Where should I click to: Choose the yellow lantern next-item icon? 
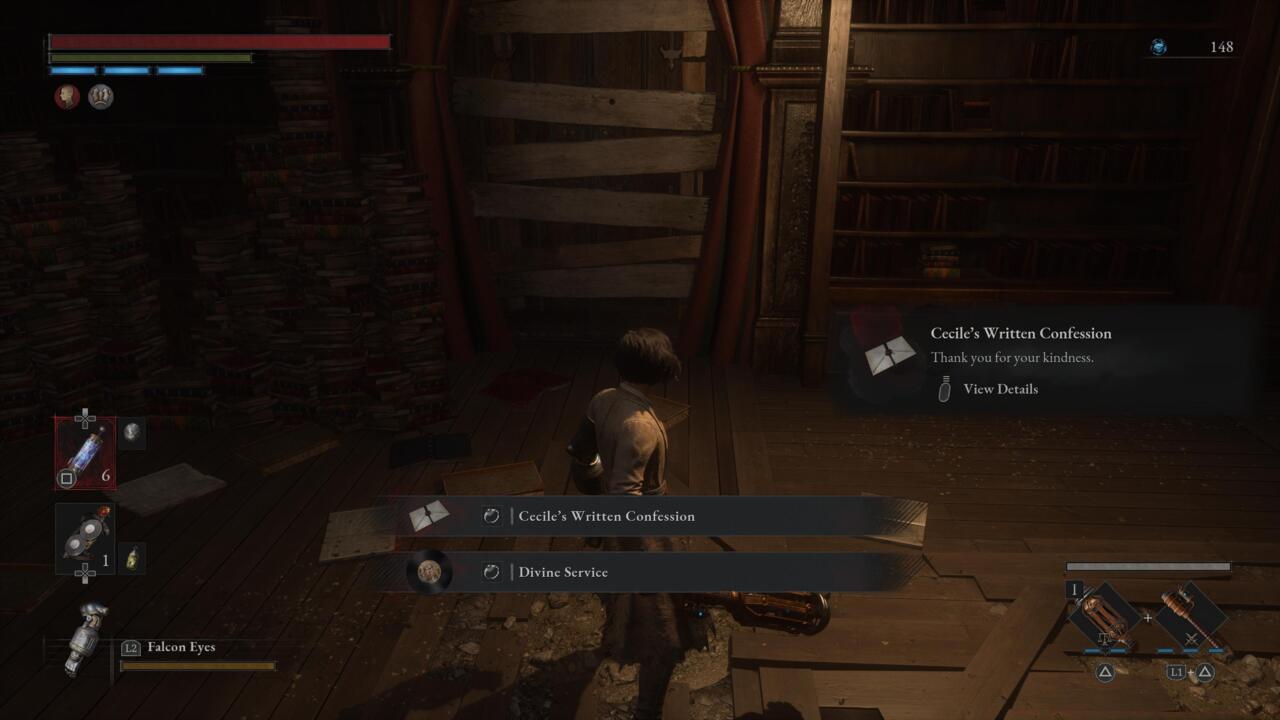point(132,558)
